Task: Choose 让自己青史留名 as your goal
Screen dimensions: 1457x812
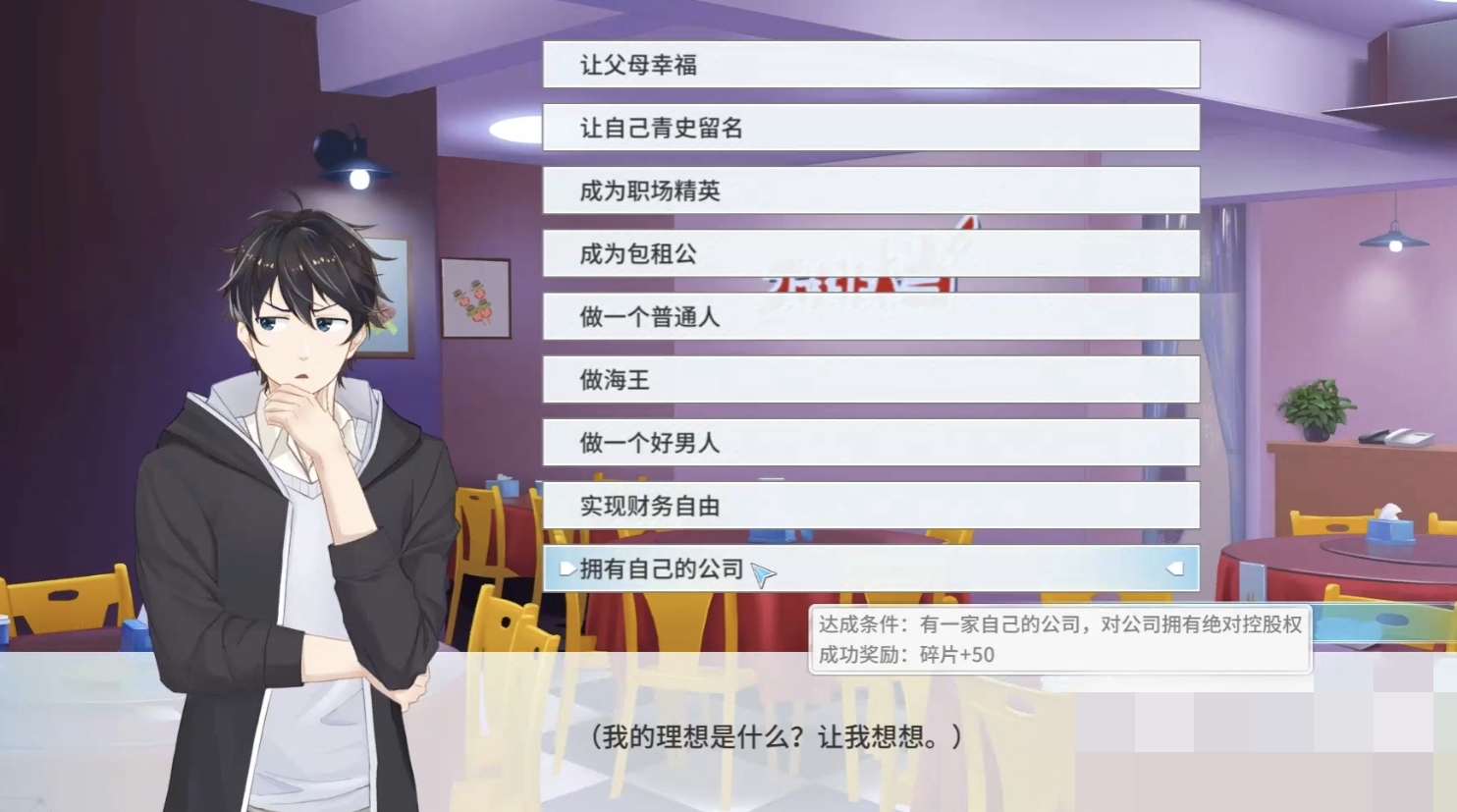Action: coord(870,128)
